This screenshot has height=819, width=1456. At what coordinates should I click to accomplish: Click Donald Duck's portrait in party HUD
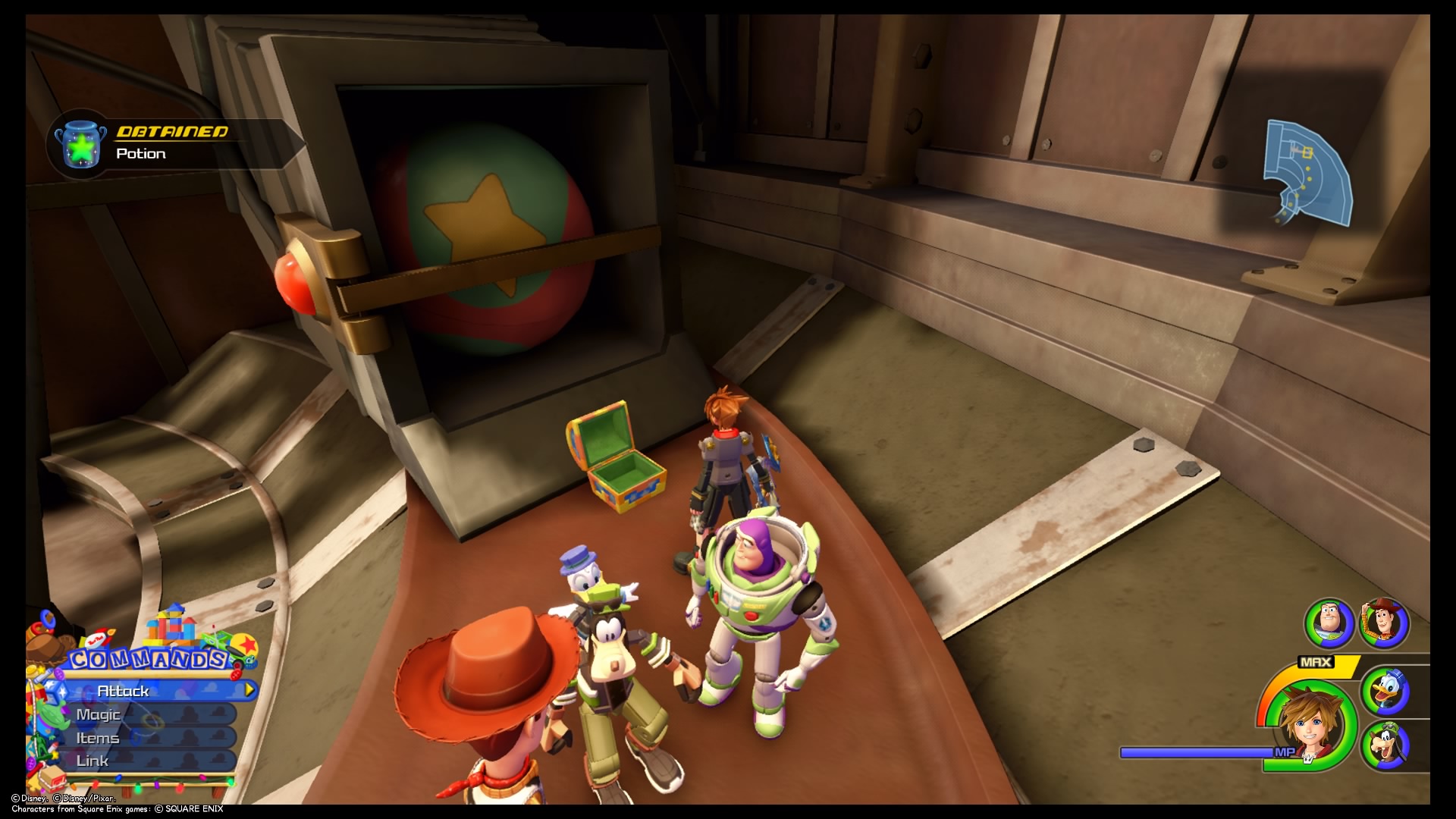point(1385,691)
